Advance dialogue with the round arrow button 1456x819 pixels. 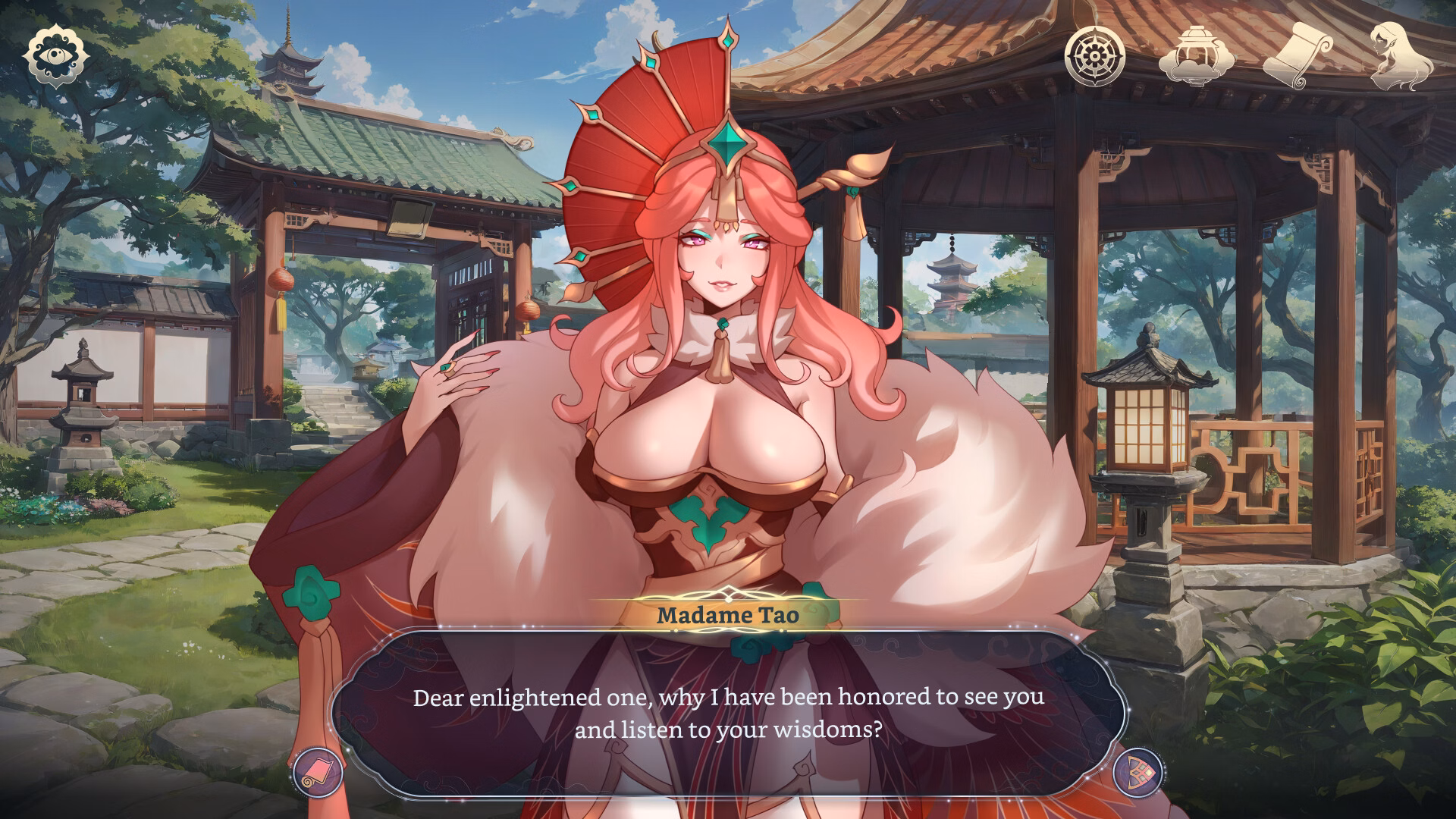tap(1138, 773)
